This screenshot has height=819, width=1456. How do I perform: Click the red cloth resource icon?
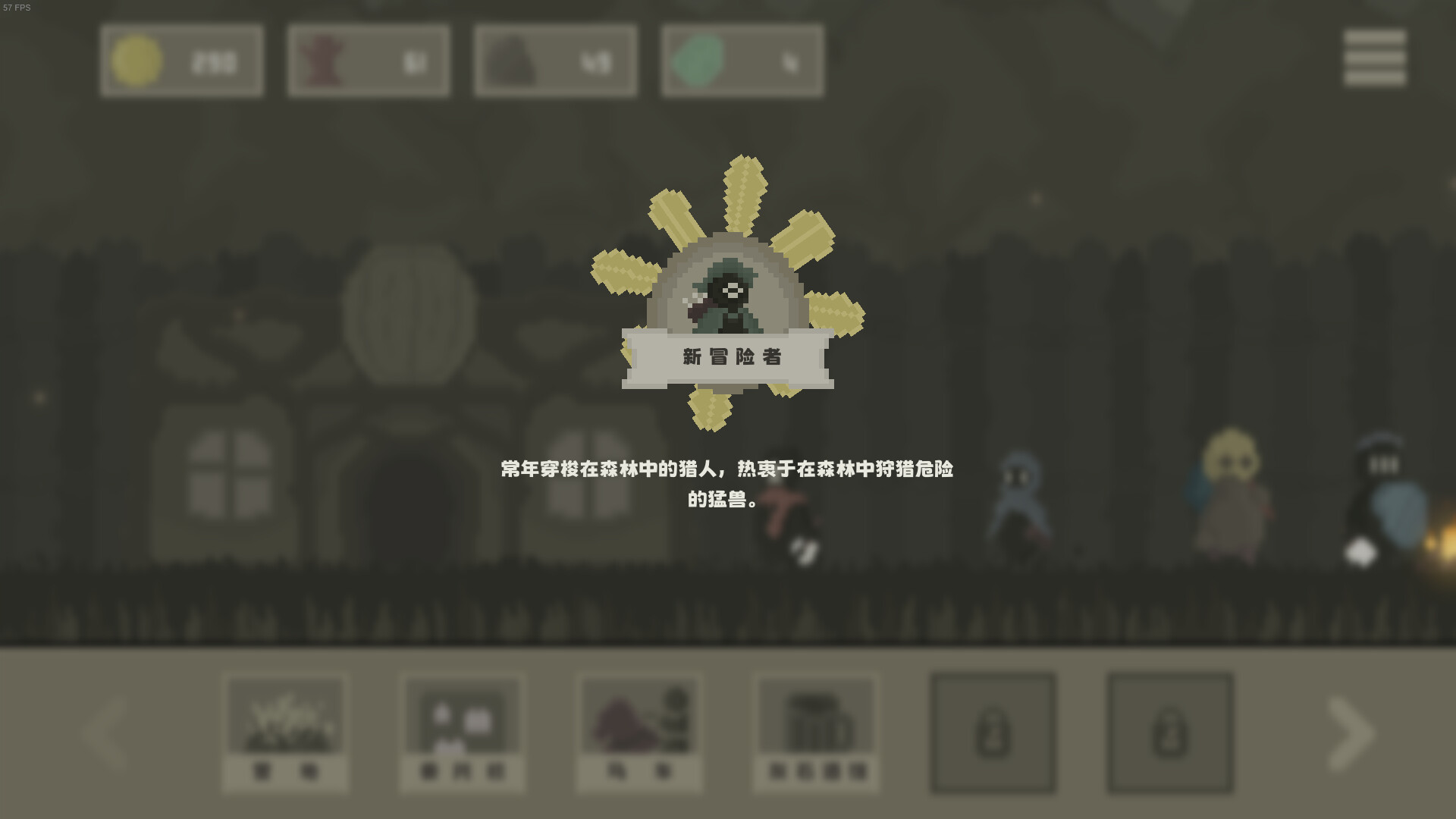322,61
